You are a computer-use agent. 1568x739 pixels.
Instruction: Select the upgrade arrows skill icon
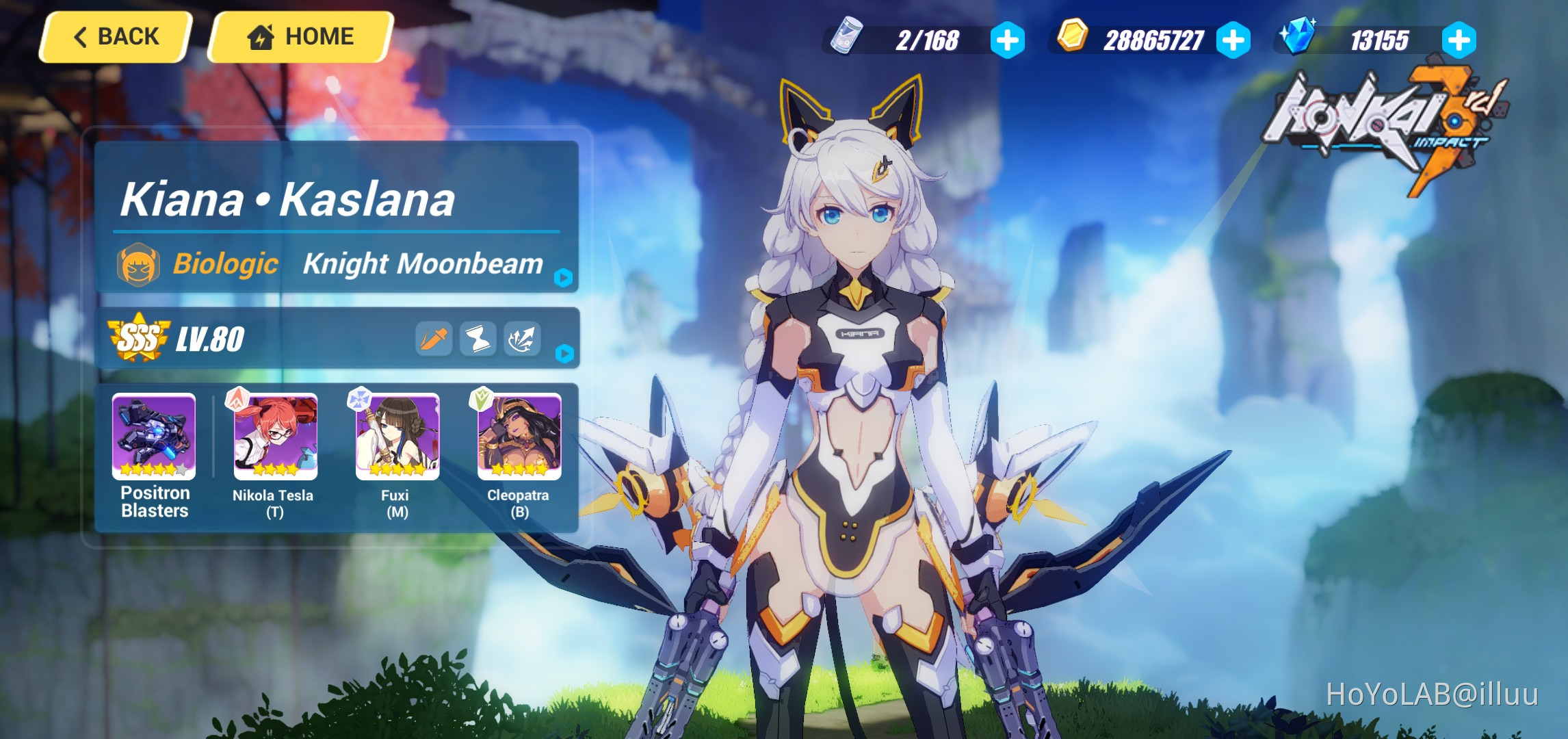coord(522,337)
